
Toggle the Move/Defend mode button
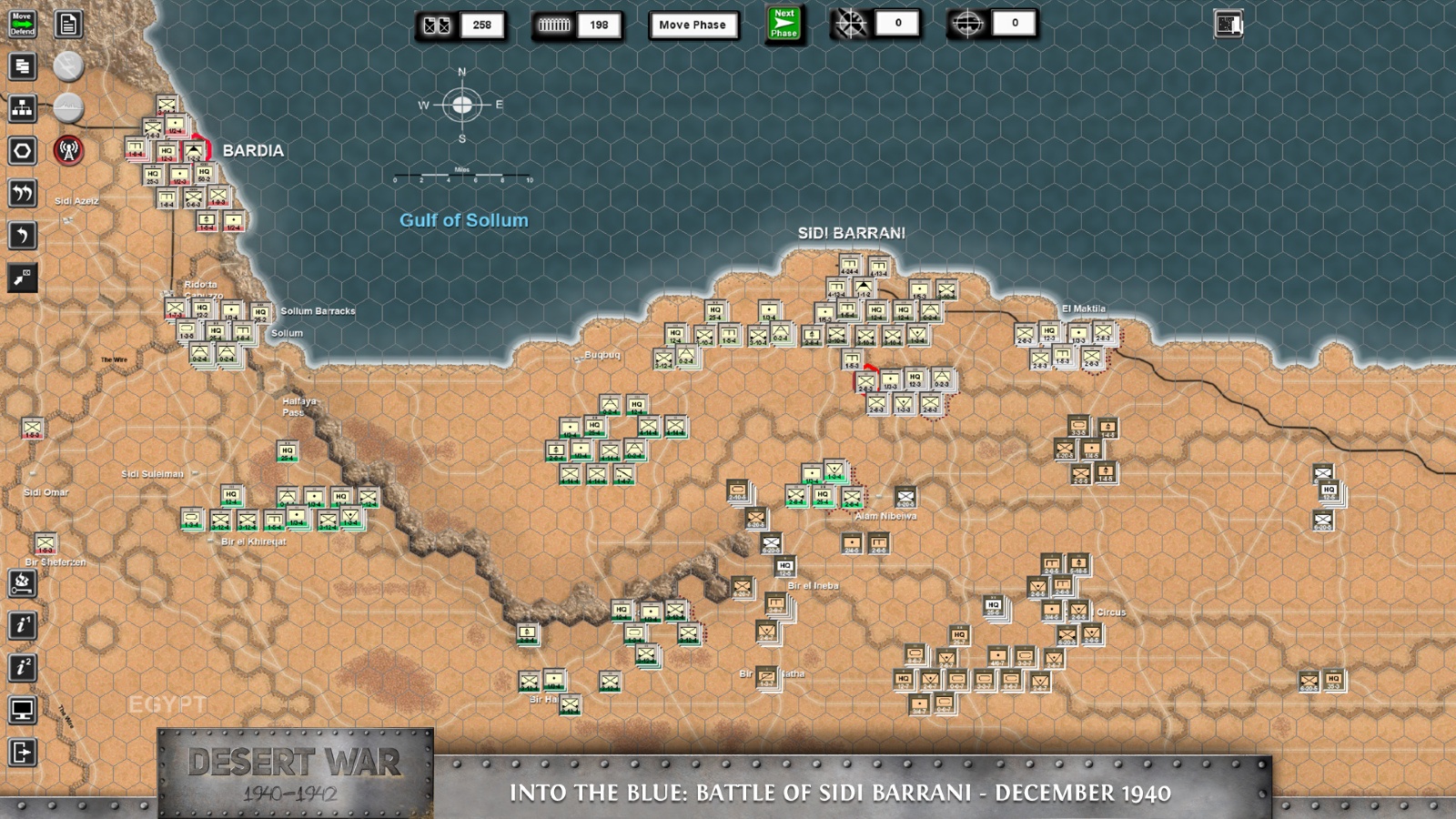23,24
